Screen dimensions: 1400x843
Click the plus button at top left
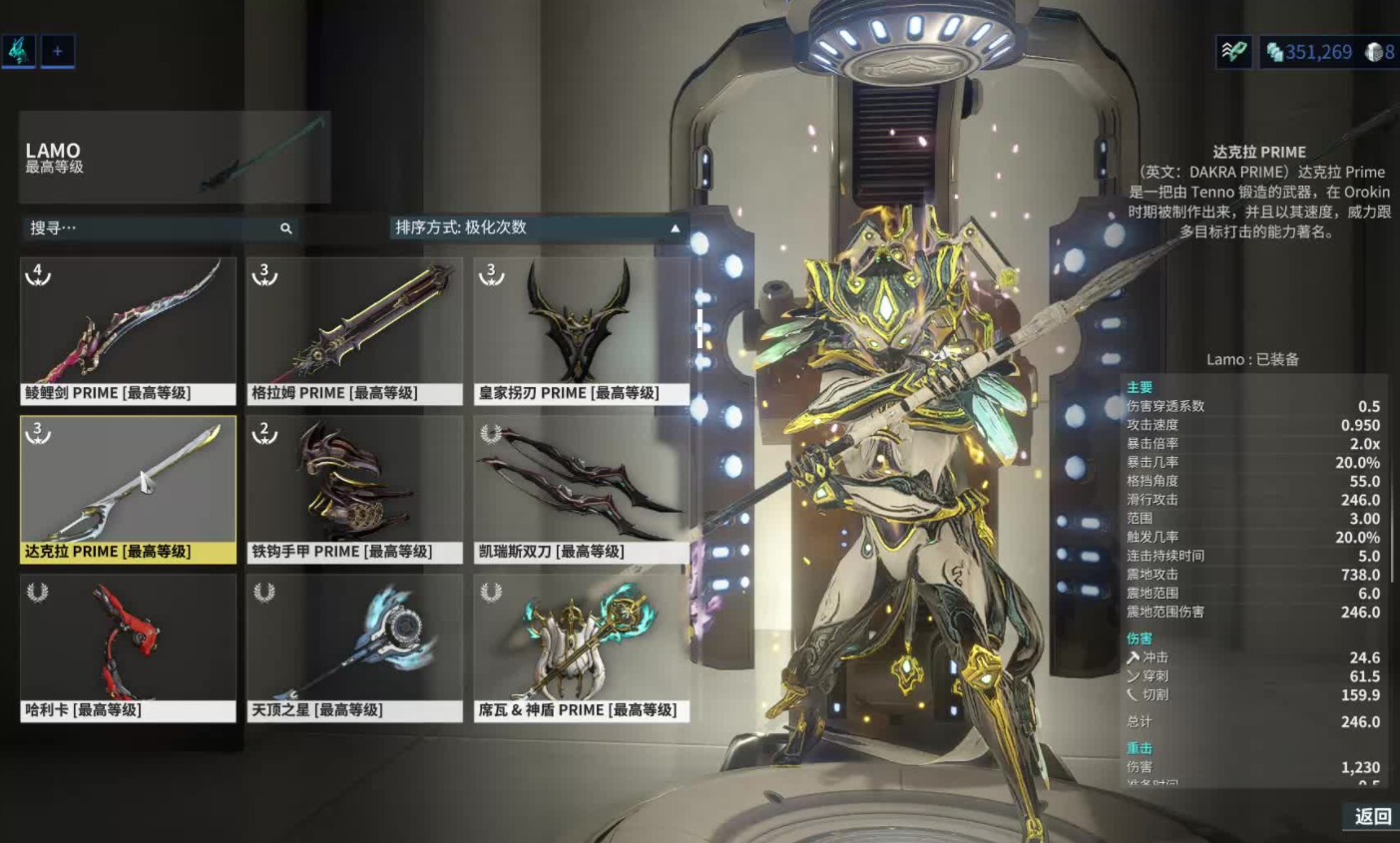[x=58, y=51]
